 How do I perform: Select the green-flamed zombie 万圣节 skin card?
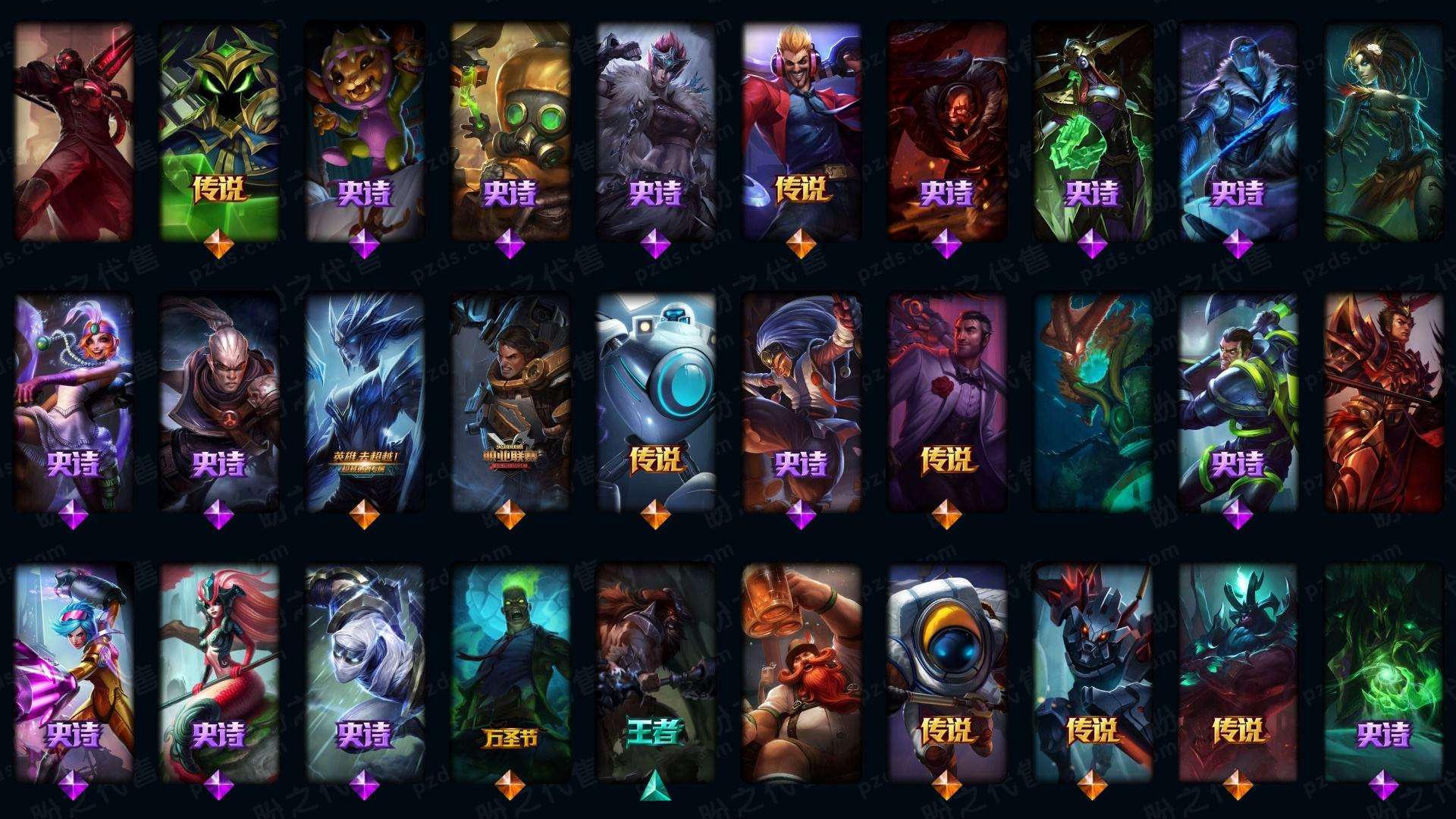point(510,672)
